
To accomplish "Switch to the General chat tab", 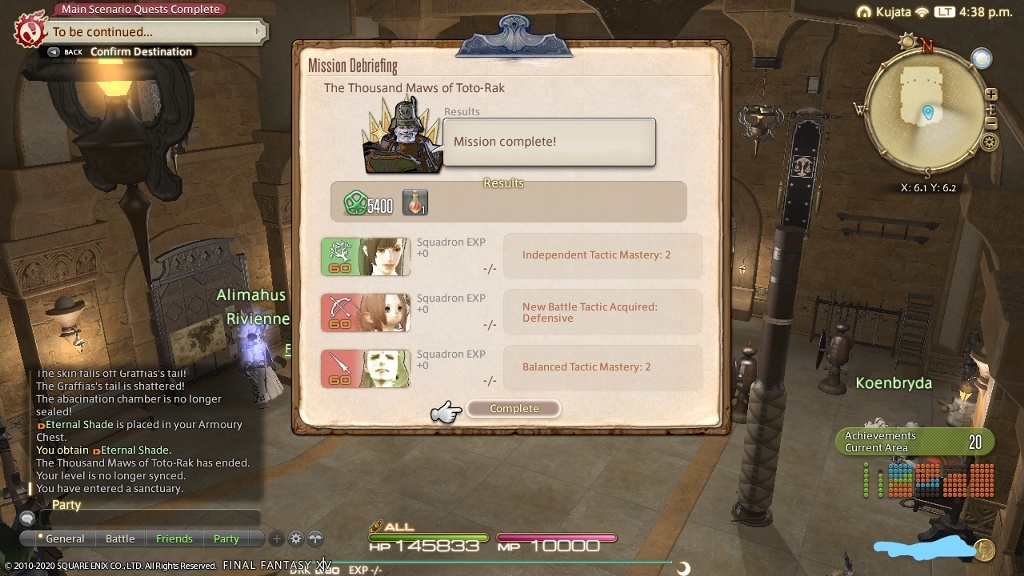I will 65,539.
